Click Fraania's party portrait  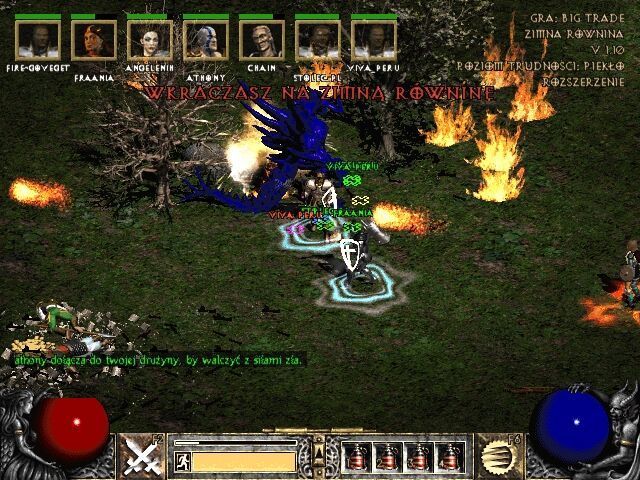[x=94, y=41]
